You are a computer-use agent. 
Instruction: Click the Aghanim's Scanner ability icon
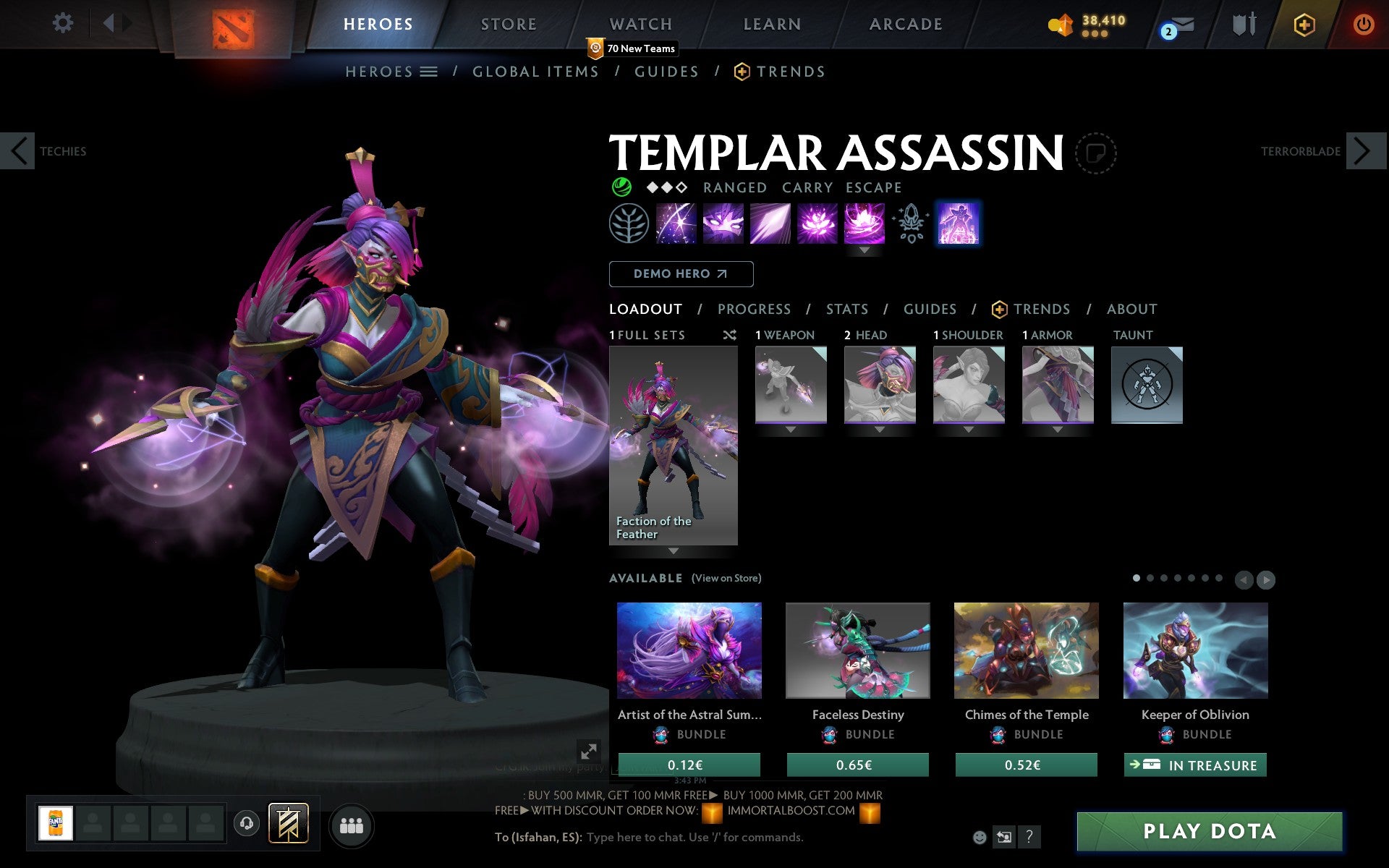point(911,223)
